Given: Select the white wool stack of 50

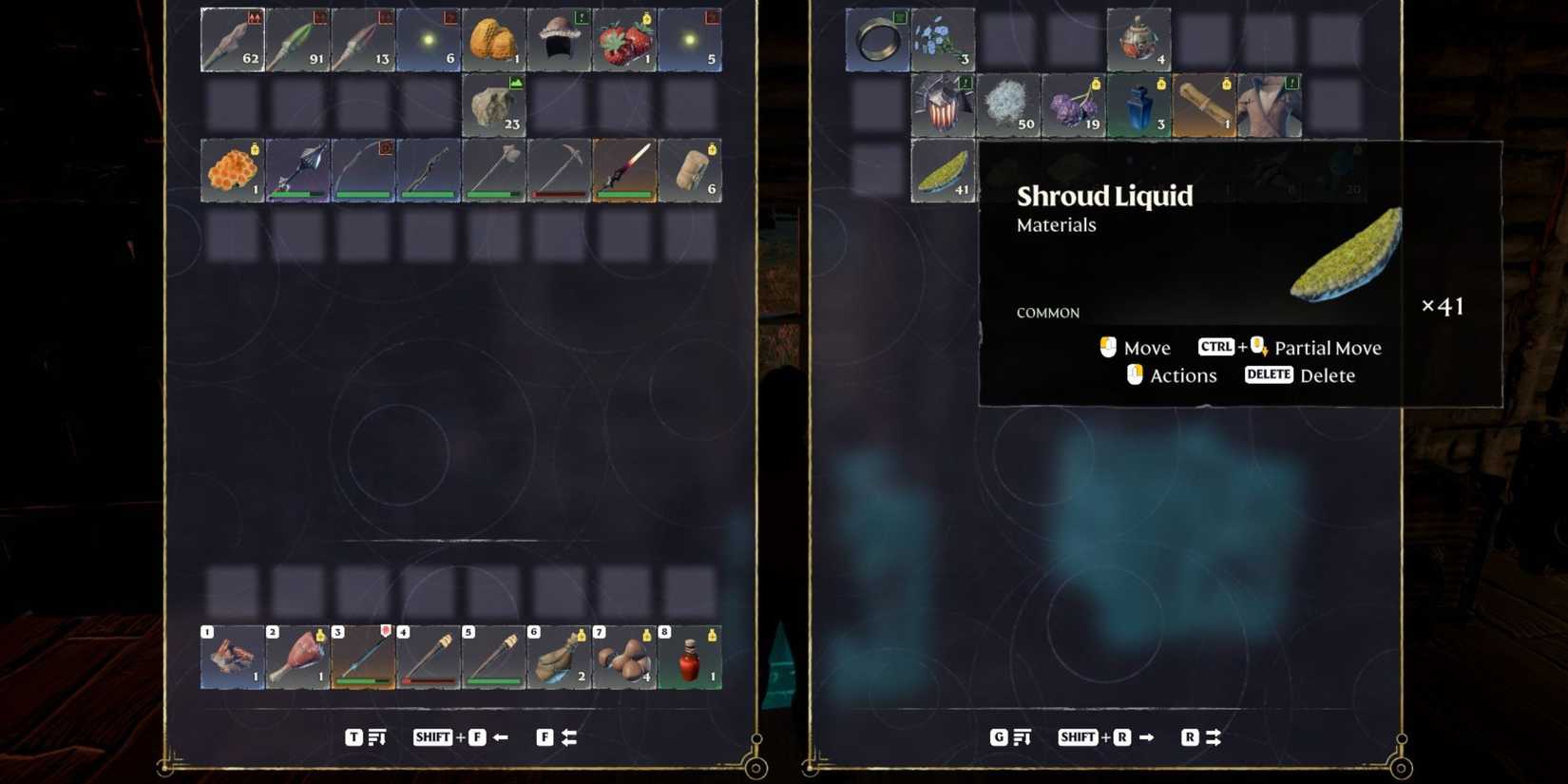Looking at the screenshot, I should (x=1008, y=105).
